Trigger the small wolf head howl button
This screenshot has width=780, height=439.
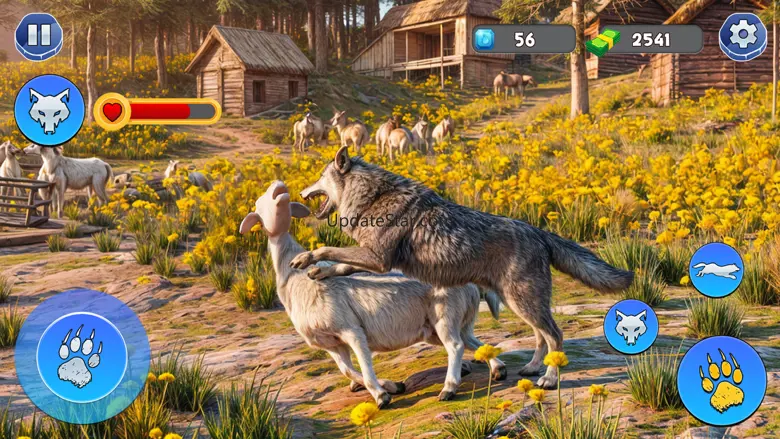pos(631,327)
